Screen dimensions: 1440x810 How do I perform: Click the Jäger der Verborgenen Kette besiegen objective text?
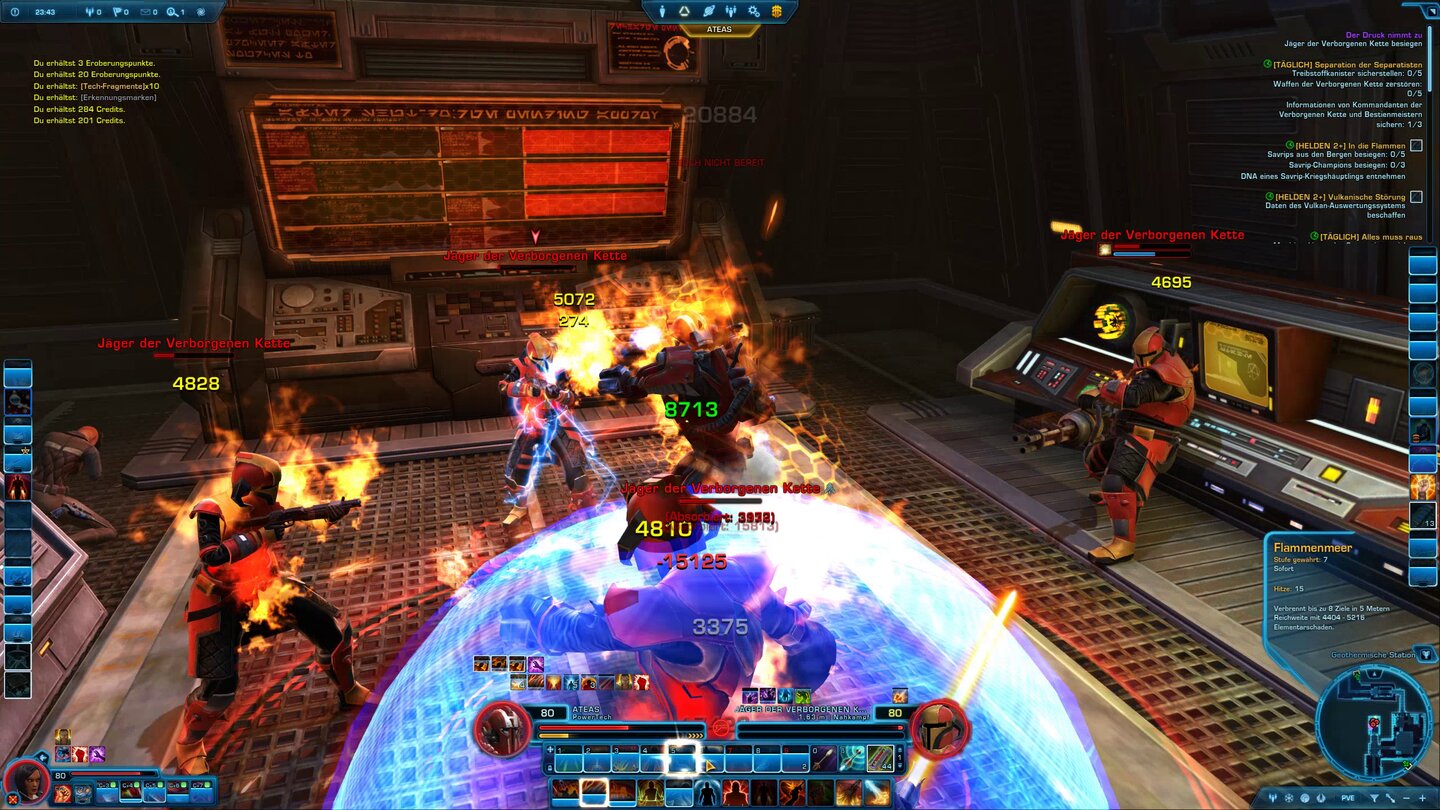tap(1355, 44)
